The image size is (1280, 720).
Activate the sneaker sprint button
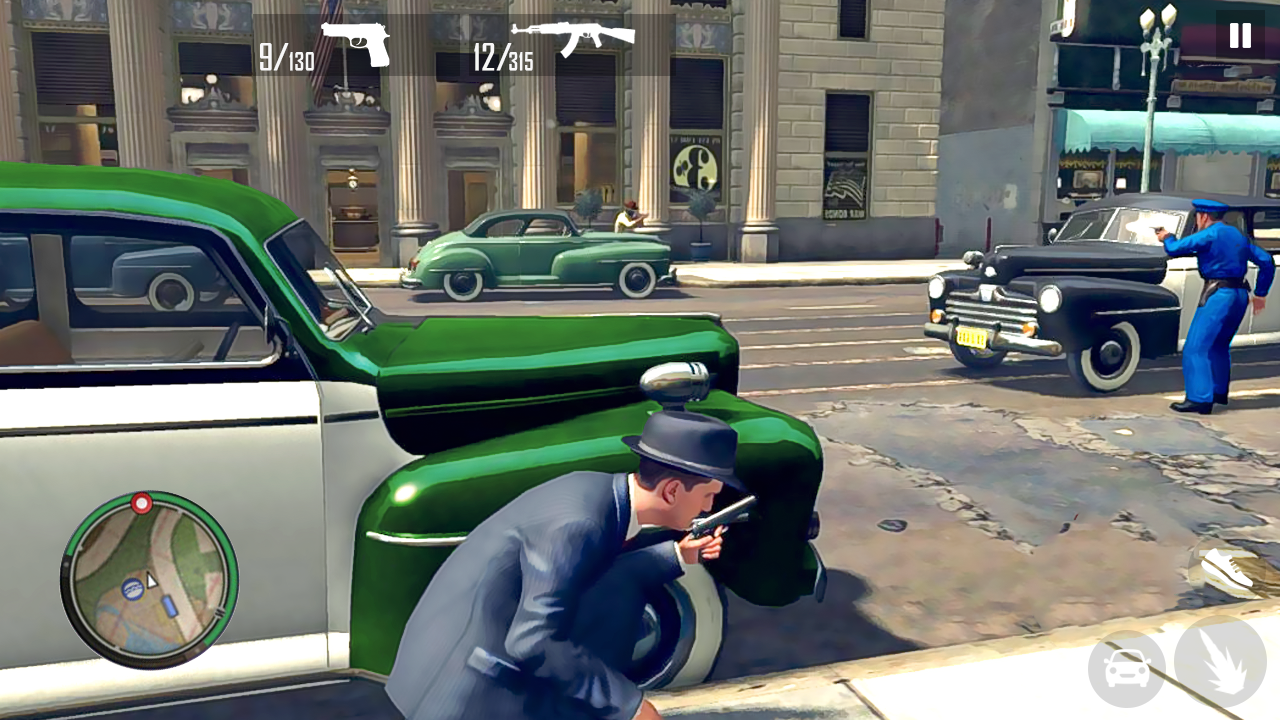(x=1229, y=570)
